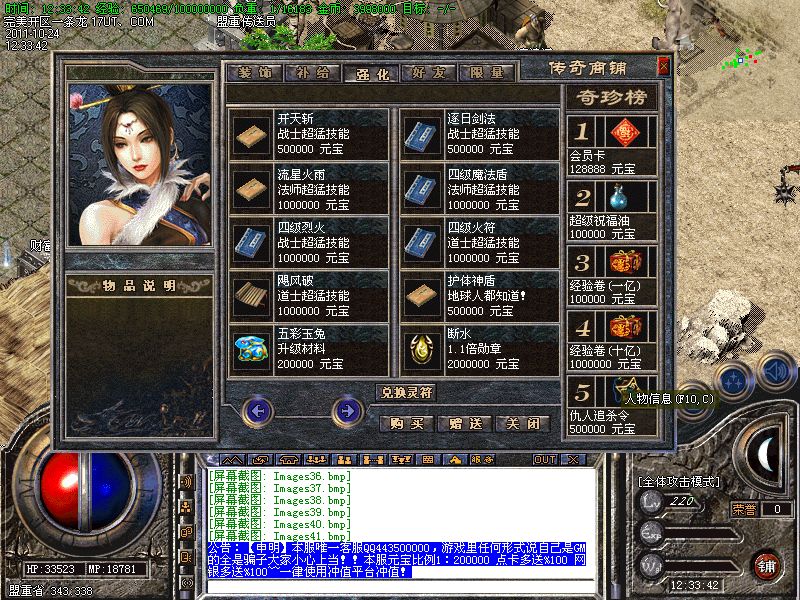Select the 开天斩 skill book item
The width and height of the screenshot is (800, 600).
[x=253, y=134]
